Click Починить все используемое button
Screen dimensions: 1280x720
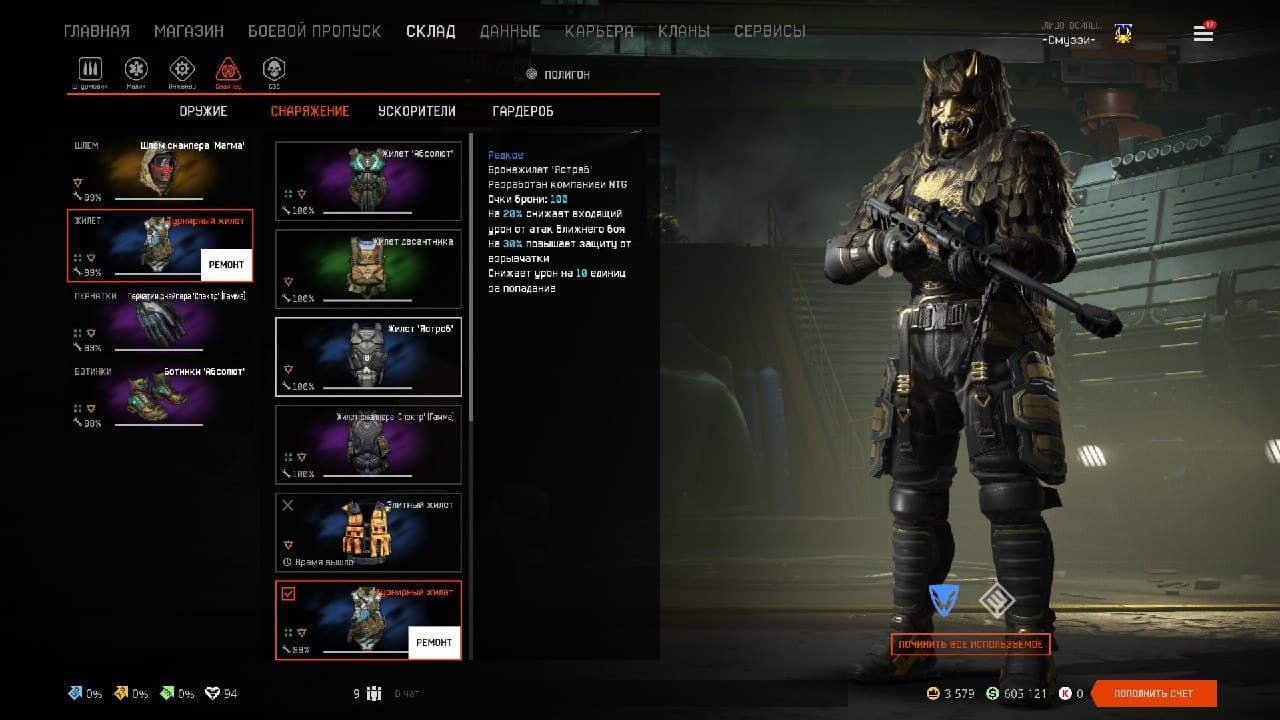point(970,645)
